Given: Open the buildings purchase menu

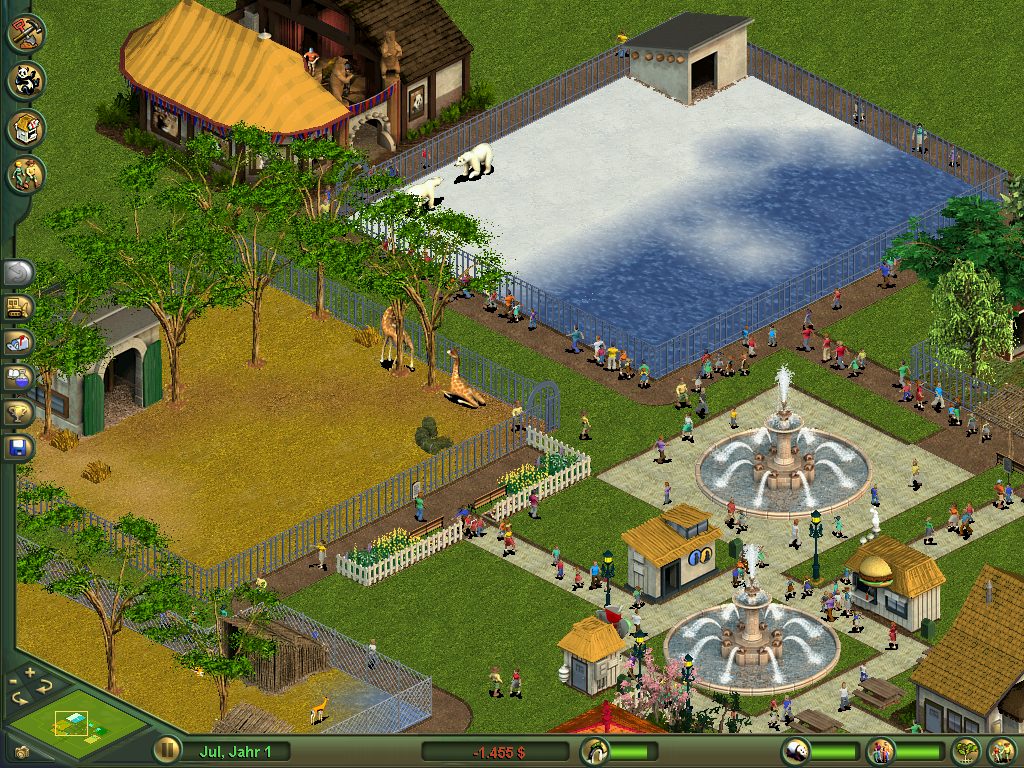Looking at the screenshot, I should coord(26,128).
